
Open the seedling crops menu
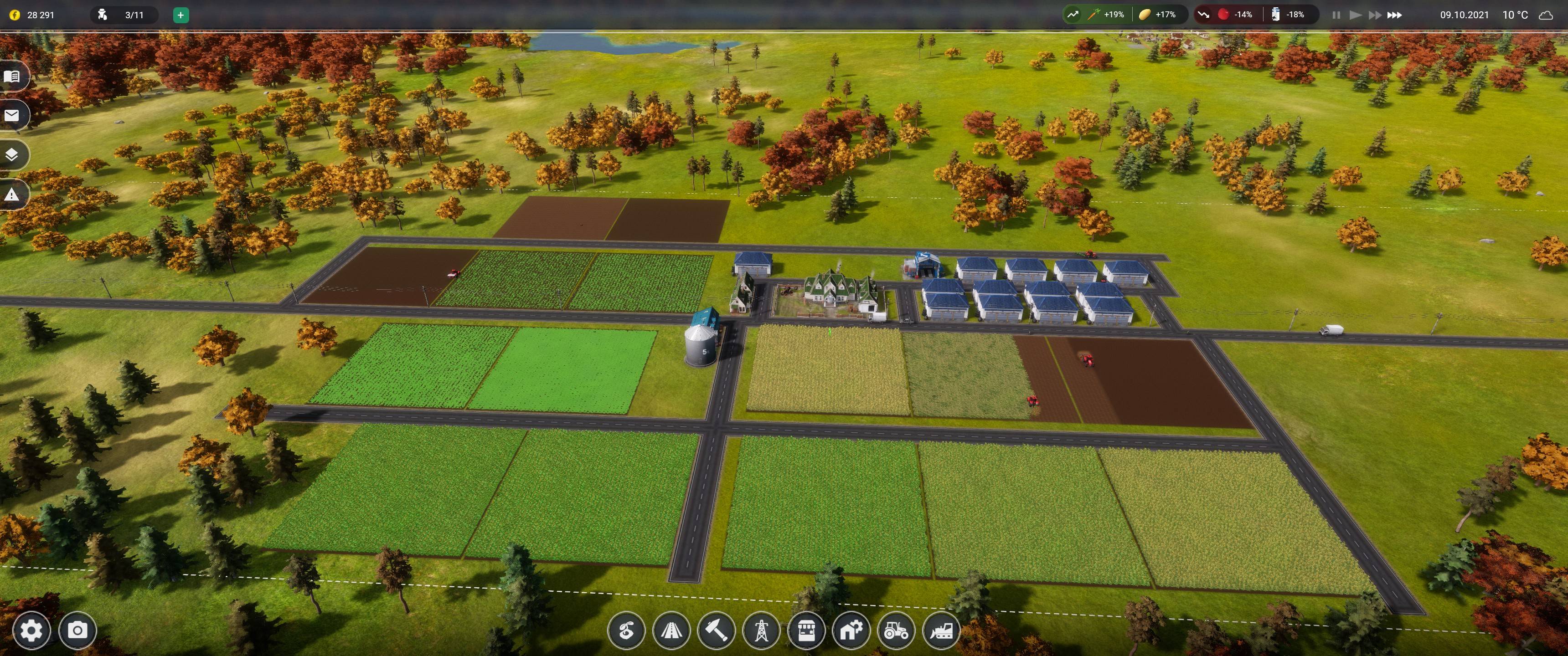pos(626,631)
